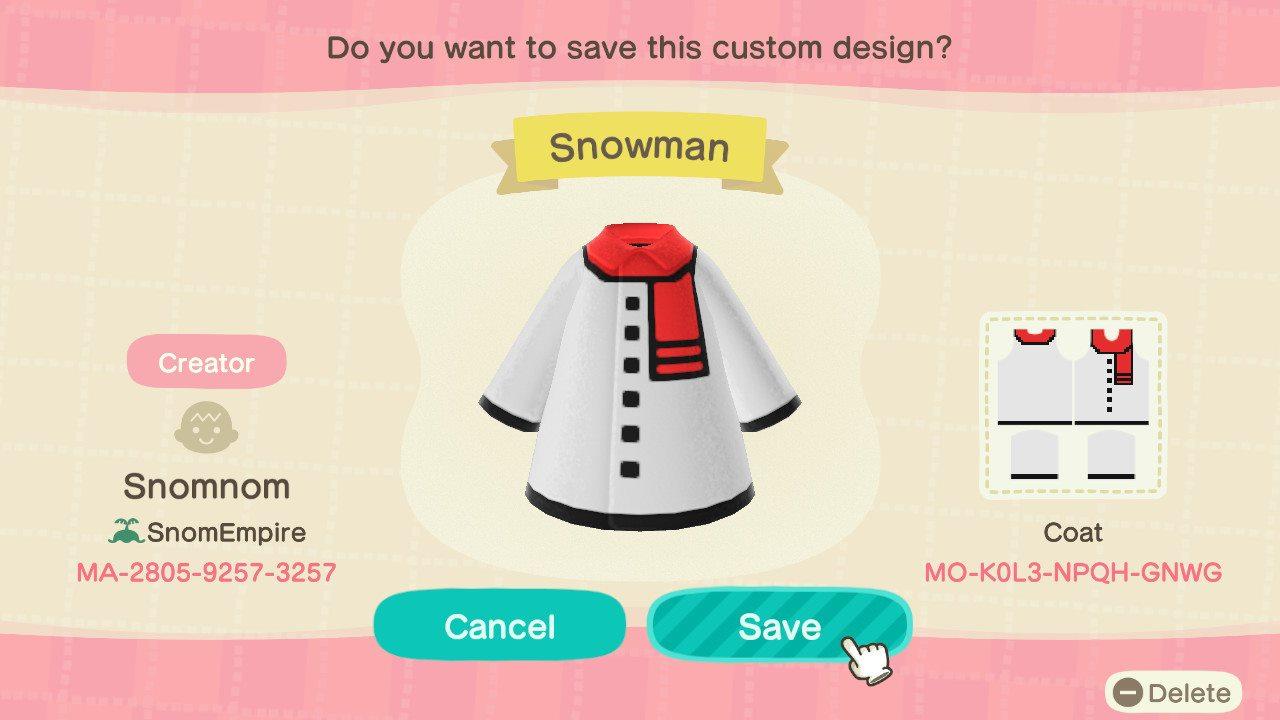The width and height of the screenshot is (1280, 720).
Task: Expand the Snowman design name banner
Action: coord(640,146)
